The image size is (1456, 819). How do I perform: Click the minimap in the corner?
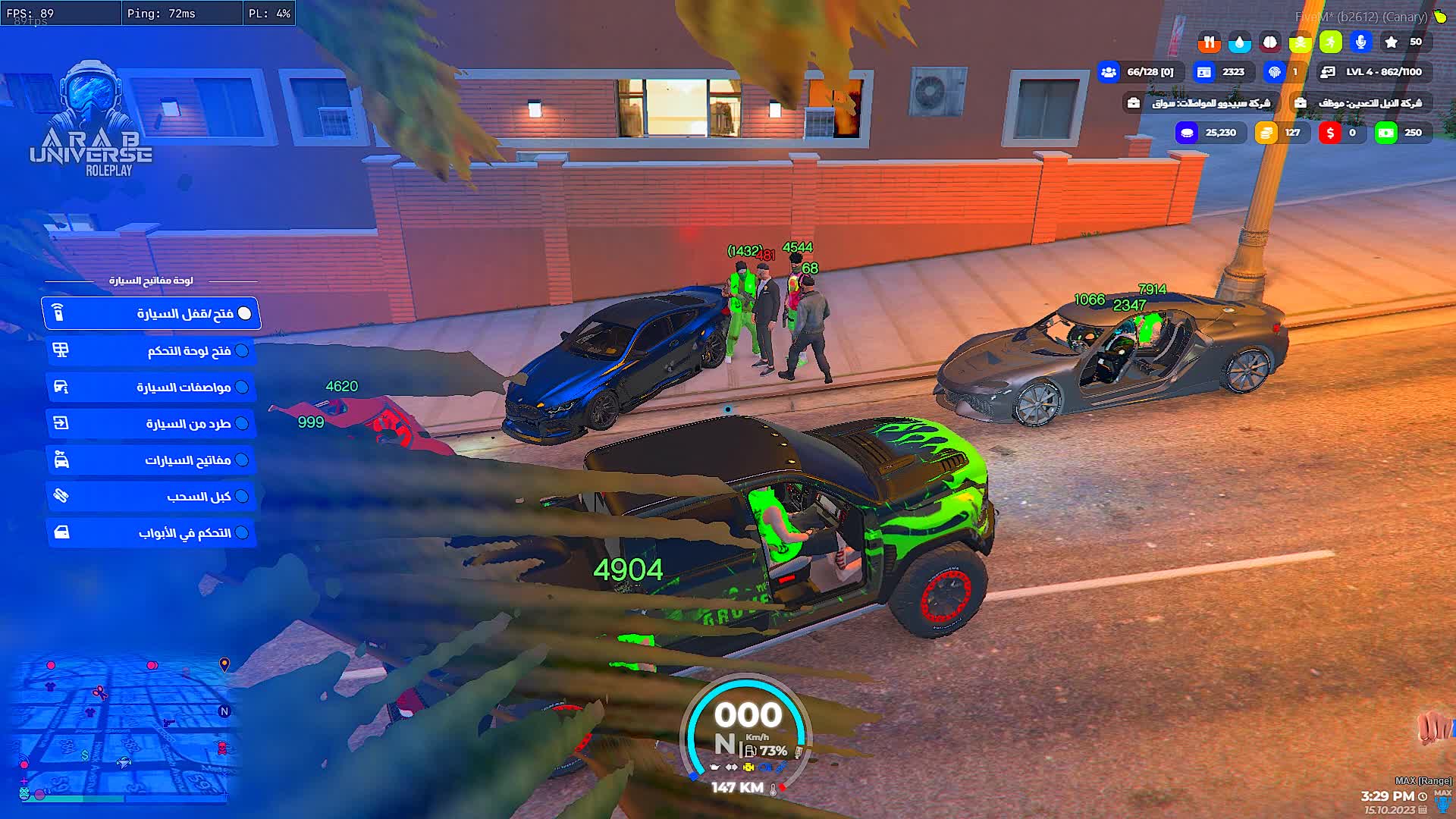pos(121,728)
